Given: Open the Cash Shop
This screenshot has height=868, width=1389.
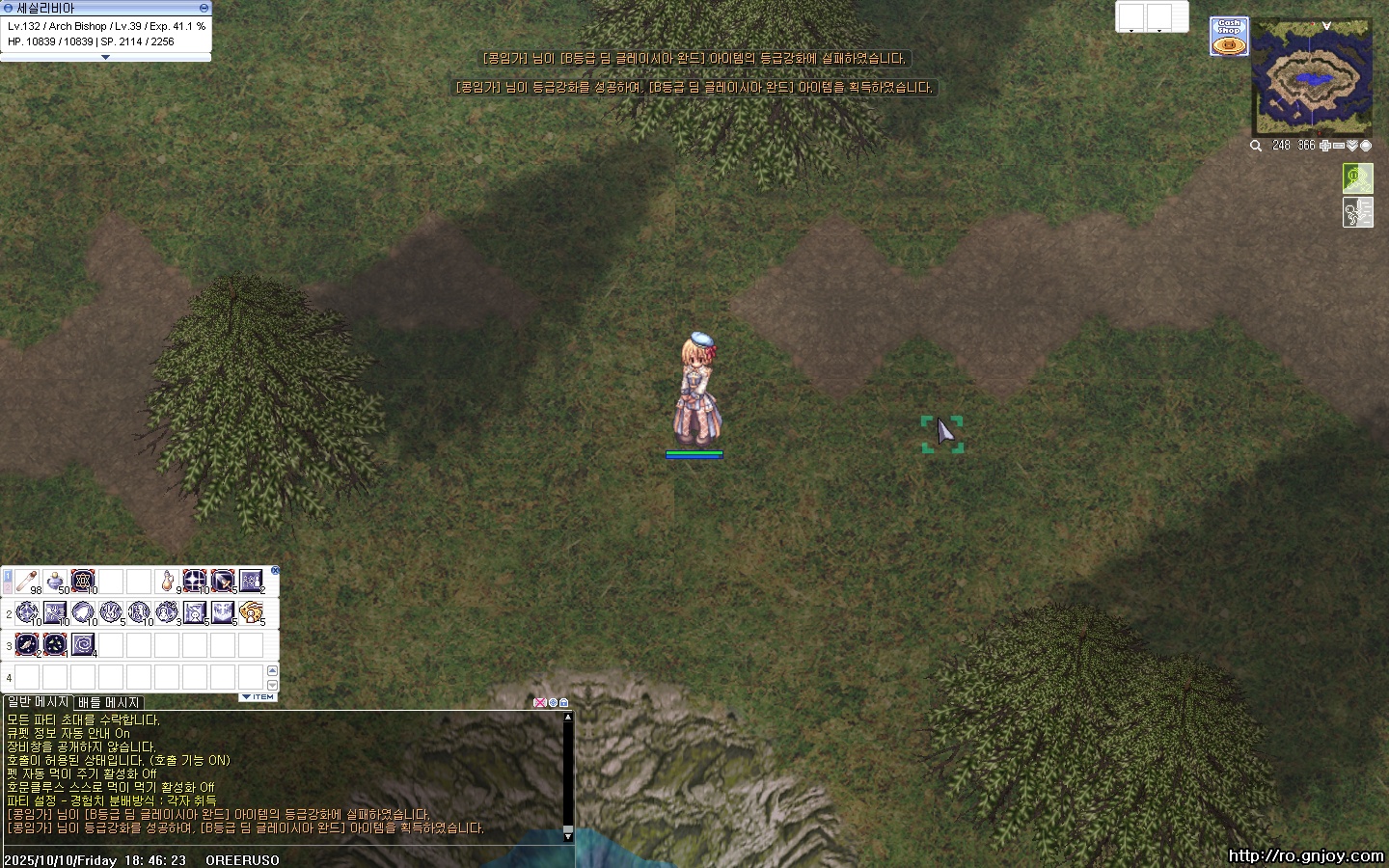Looking at the screenshot, I should [1229, 37].
